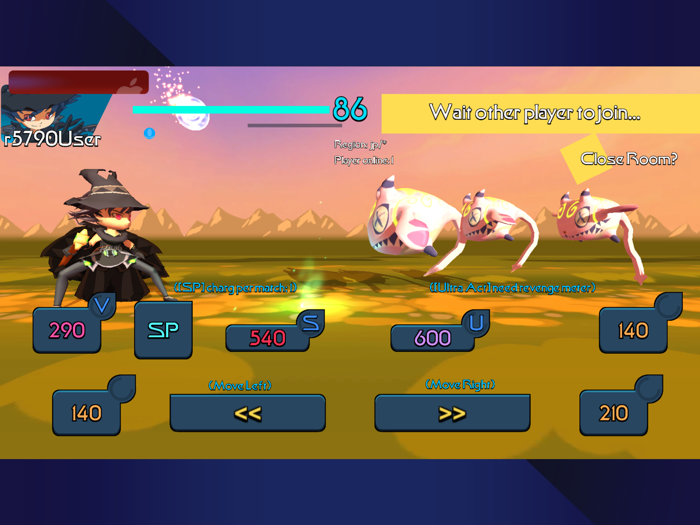Use the 540 S skill button

coord(268,338)
